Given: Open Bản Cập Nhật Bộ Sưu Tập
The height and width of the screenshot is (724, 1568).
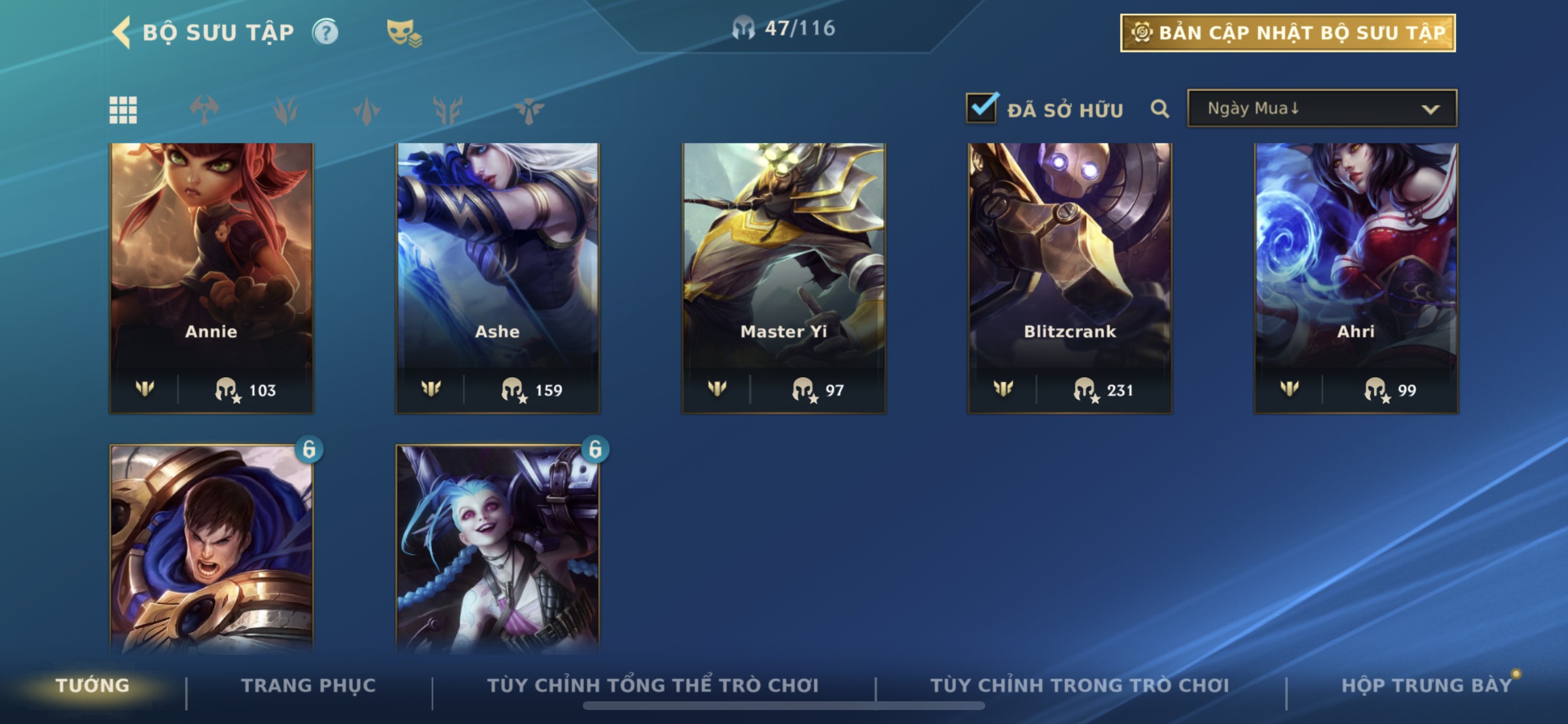Looking at the screenshot, I should click(x=1287, y=33).
